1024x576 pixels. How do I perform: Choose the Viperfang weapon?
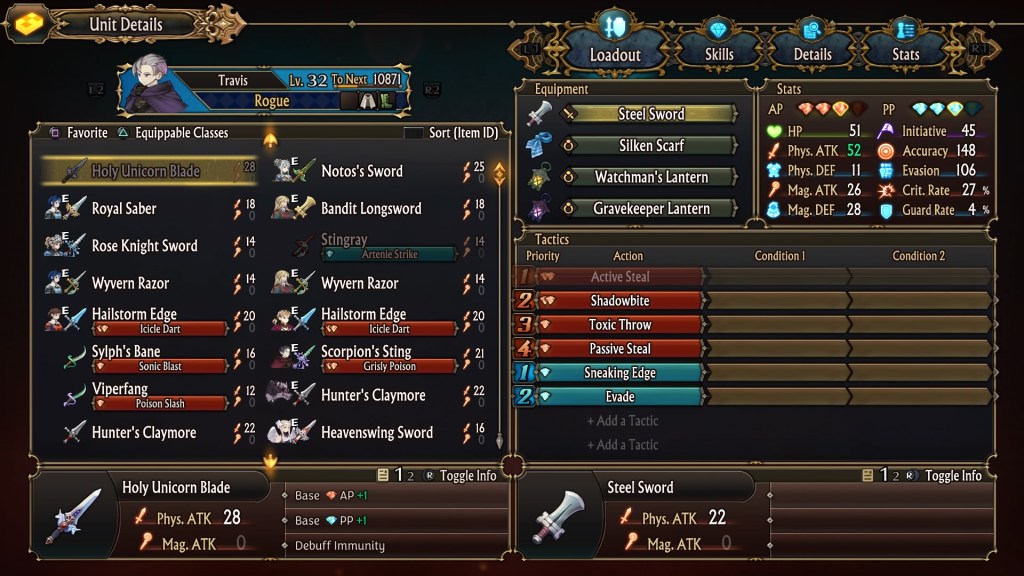click(x=119, y=390)
